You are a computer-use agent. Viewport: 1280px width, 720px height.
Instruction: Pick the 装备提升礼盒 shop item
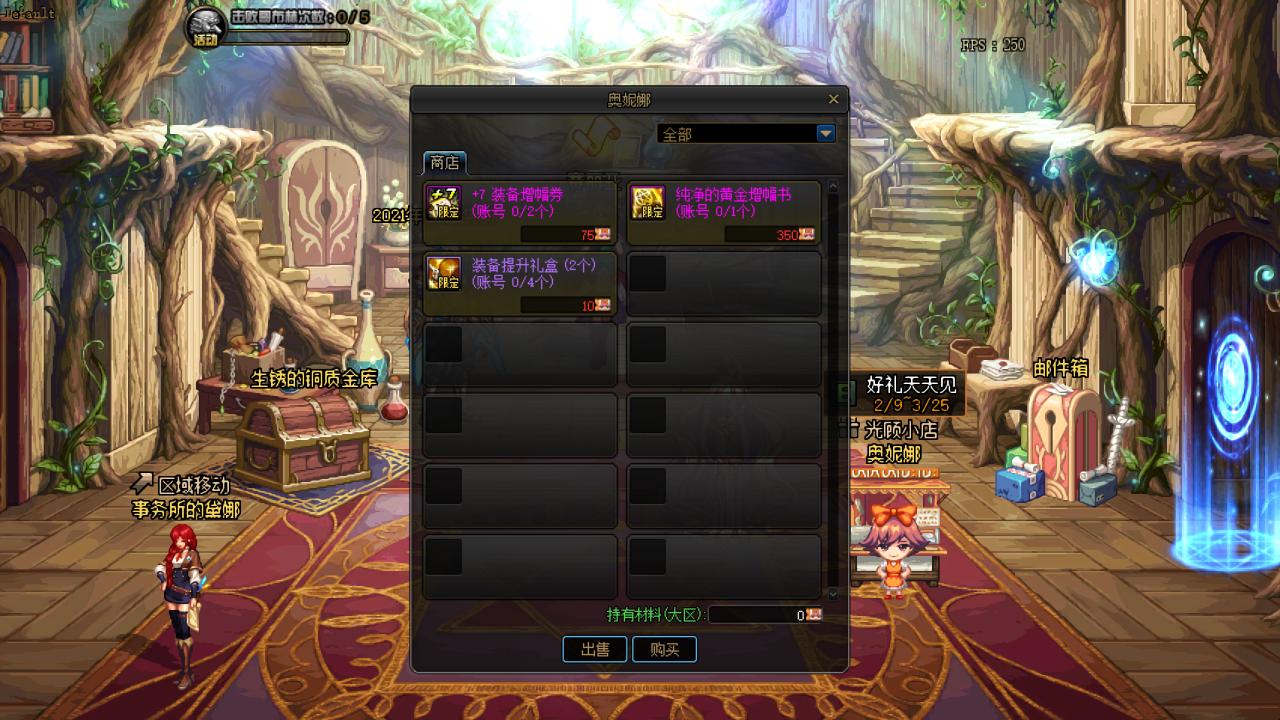(520, 284)
